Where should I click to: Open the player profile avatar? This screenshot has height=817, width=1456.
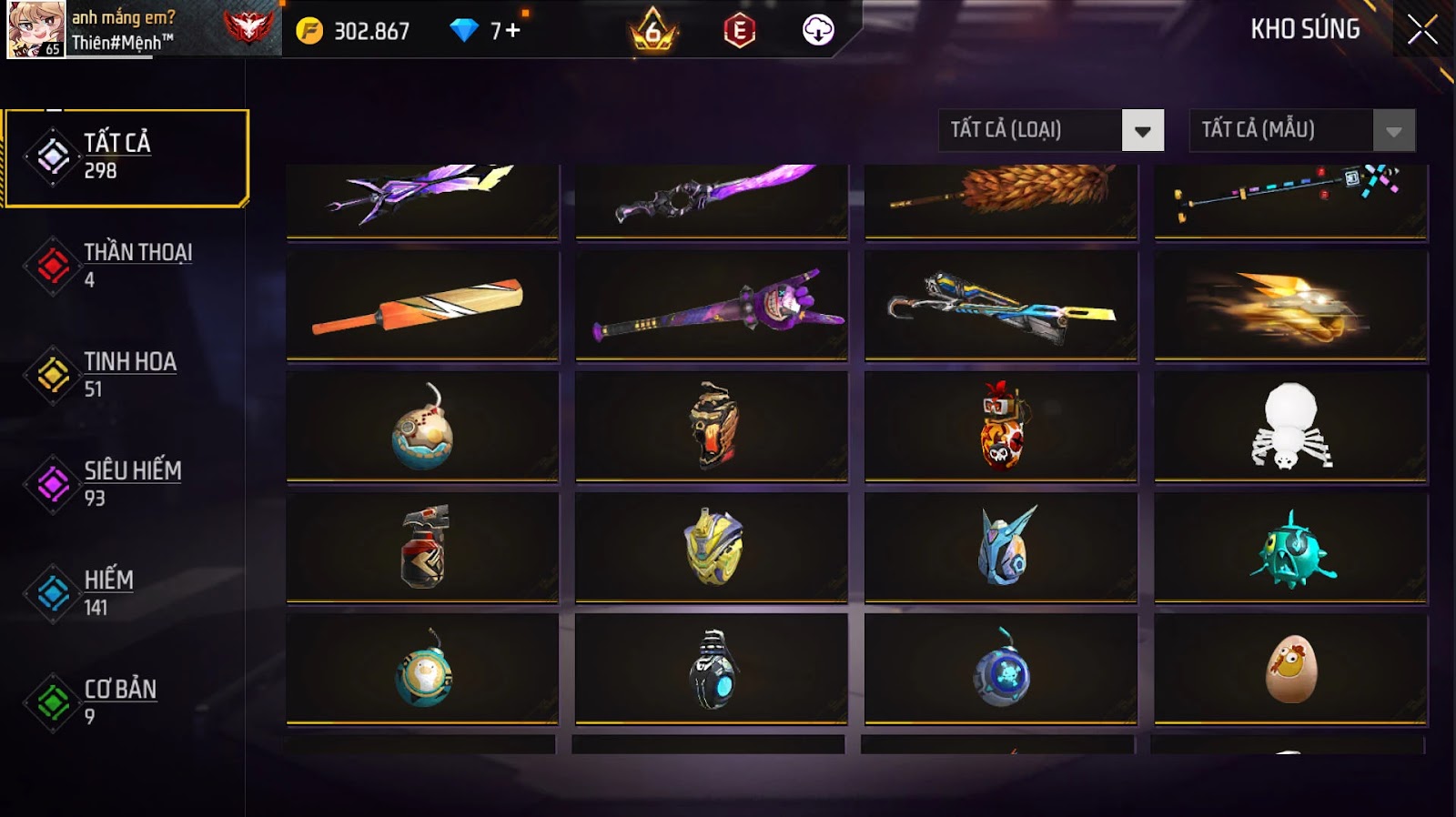click(35, 29)
